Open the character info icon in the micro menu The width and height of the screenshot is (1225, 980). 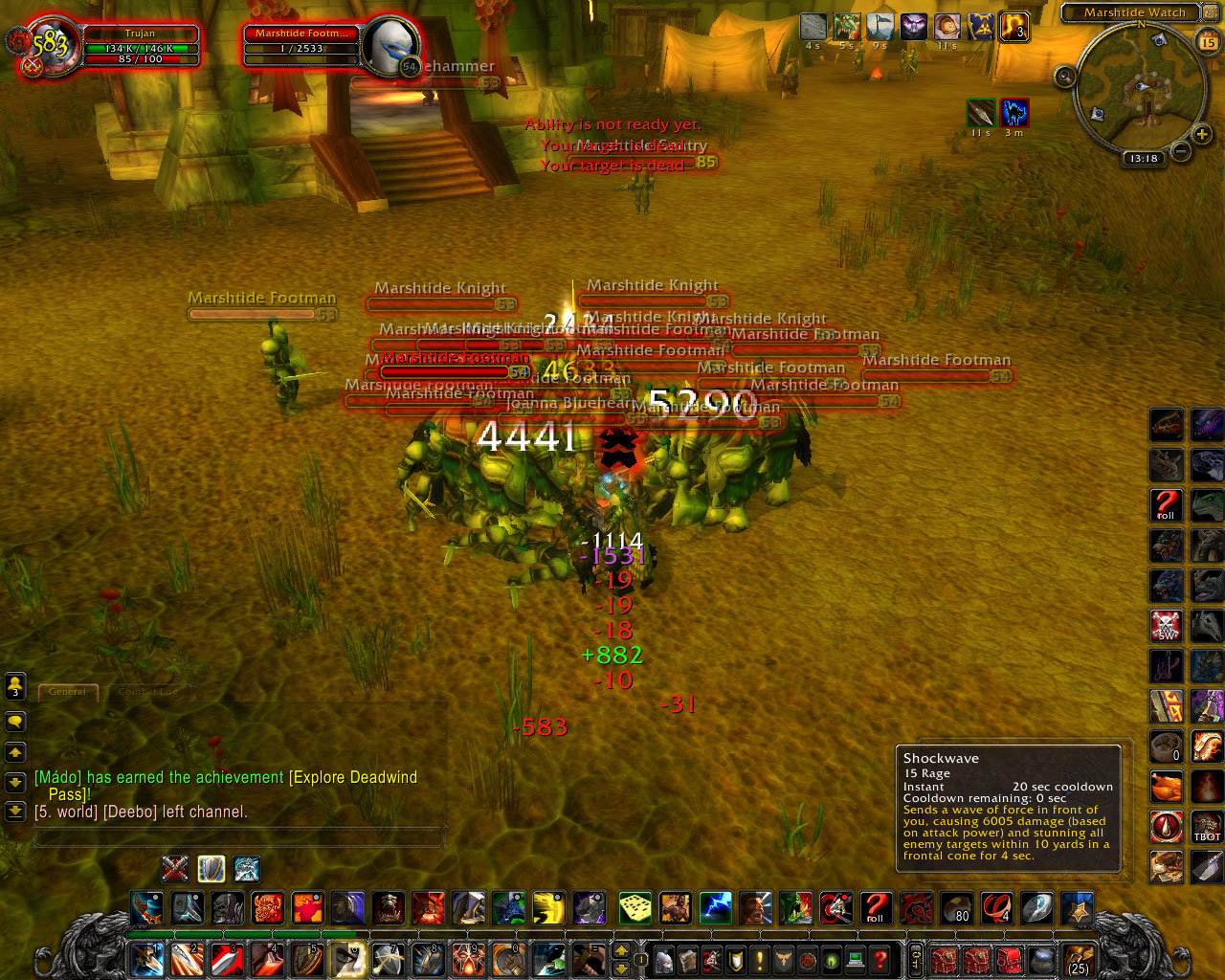point(663,960)
